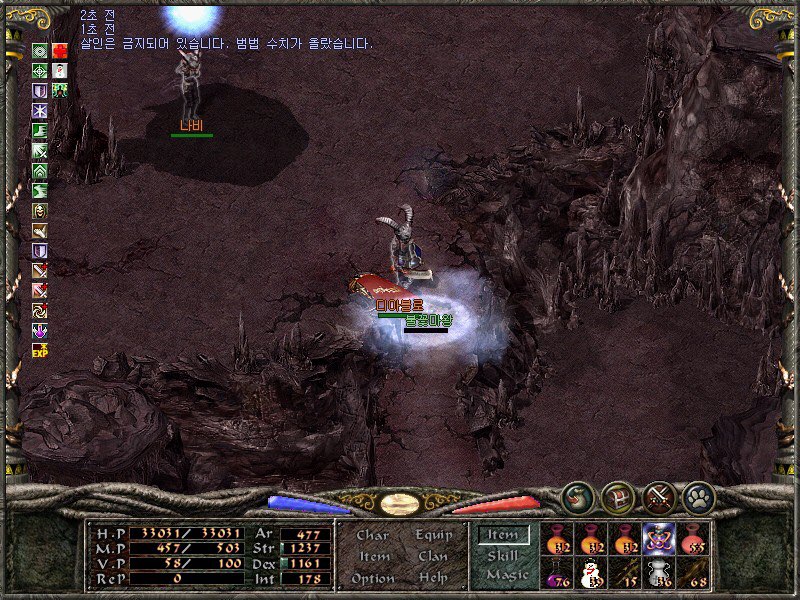800x600 pixels.
Task: Click the Item menu entry beside Clan
Action: [373, 557]
